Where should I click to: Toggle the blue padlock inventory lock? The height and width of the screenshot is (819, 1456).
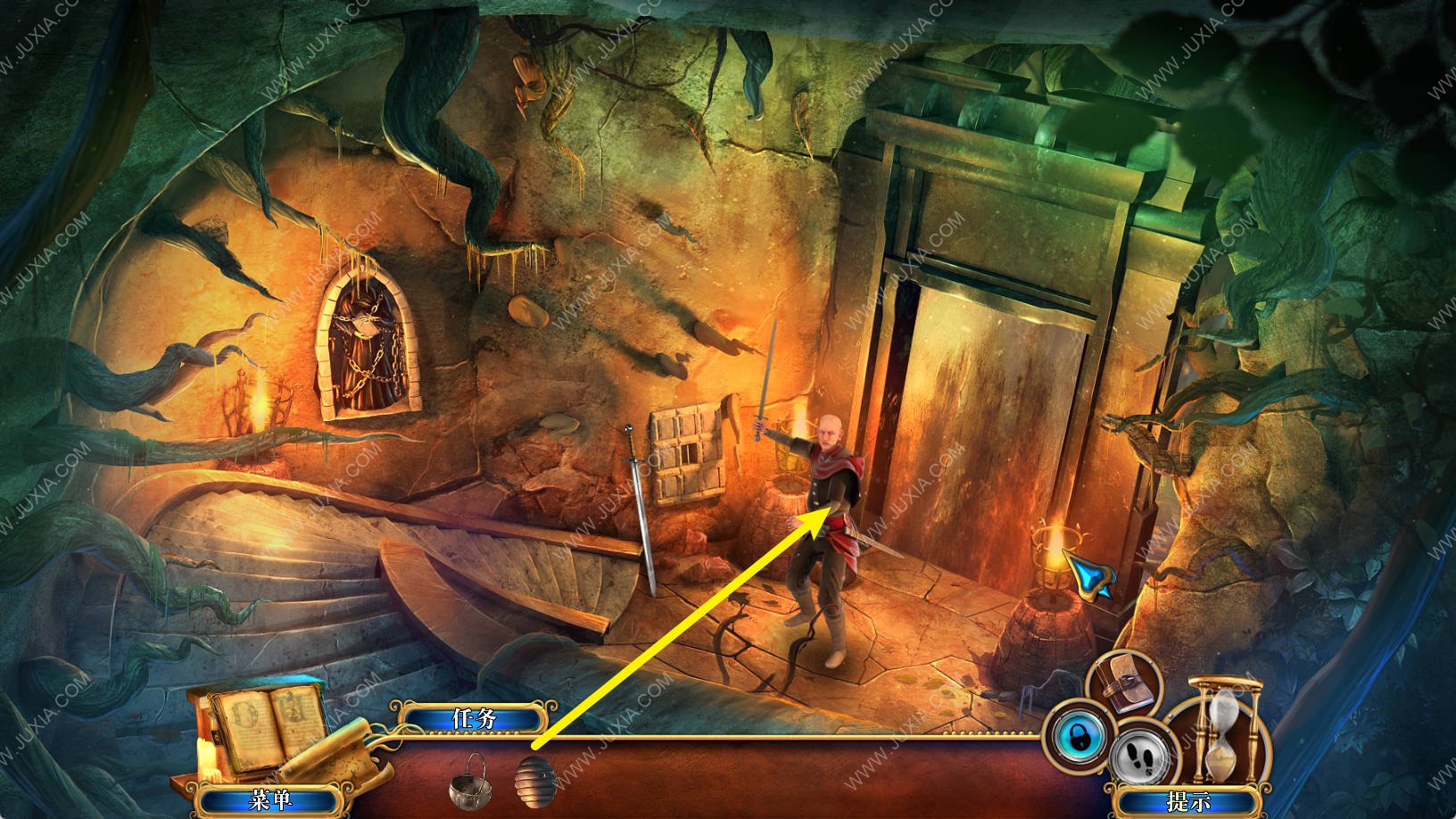tap(1080, 738)
